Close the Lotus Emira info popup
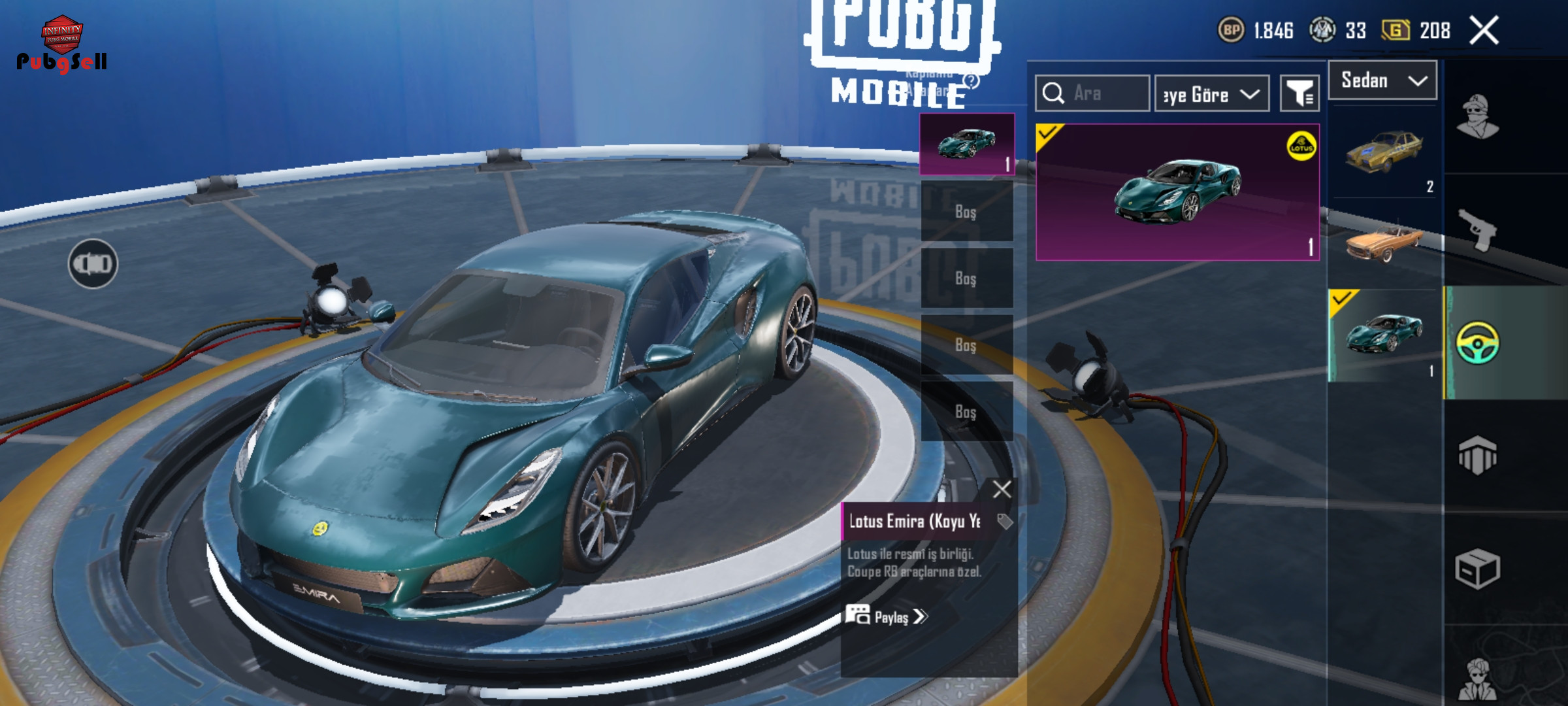Image resolution: width=1568 pixels, height=706 pixels. tap(1002, 489)
